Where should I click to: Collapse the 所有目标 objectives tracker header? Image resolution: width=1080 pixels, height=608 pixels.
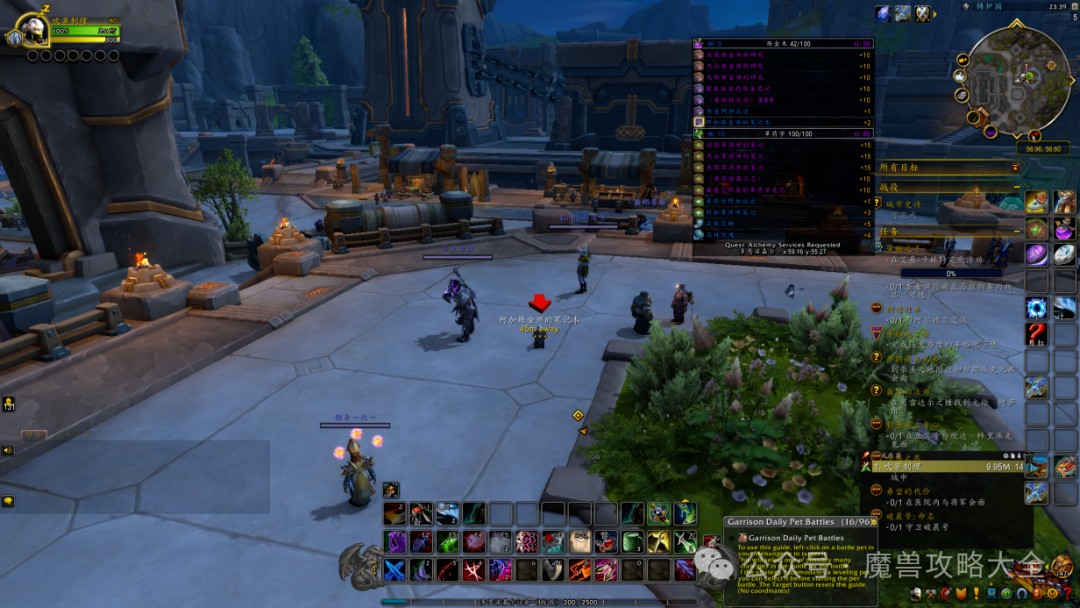(x=1016, y=168)
